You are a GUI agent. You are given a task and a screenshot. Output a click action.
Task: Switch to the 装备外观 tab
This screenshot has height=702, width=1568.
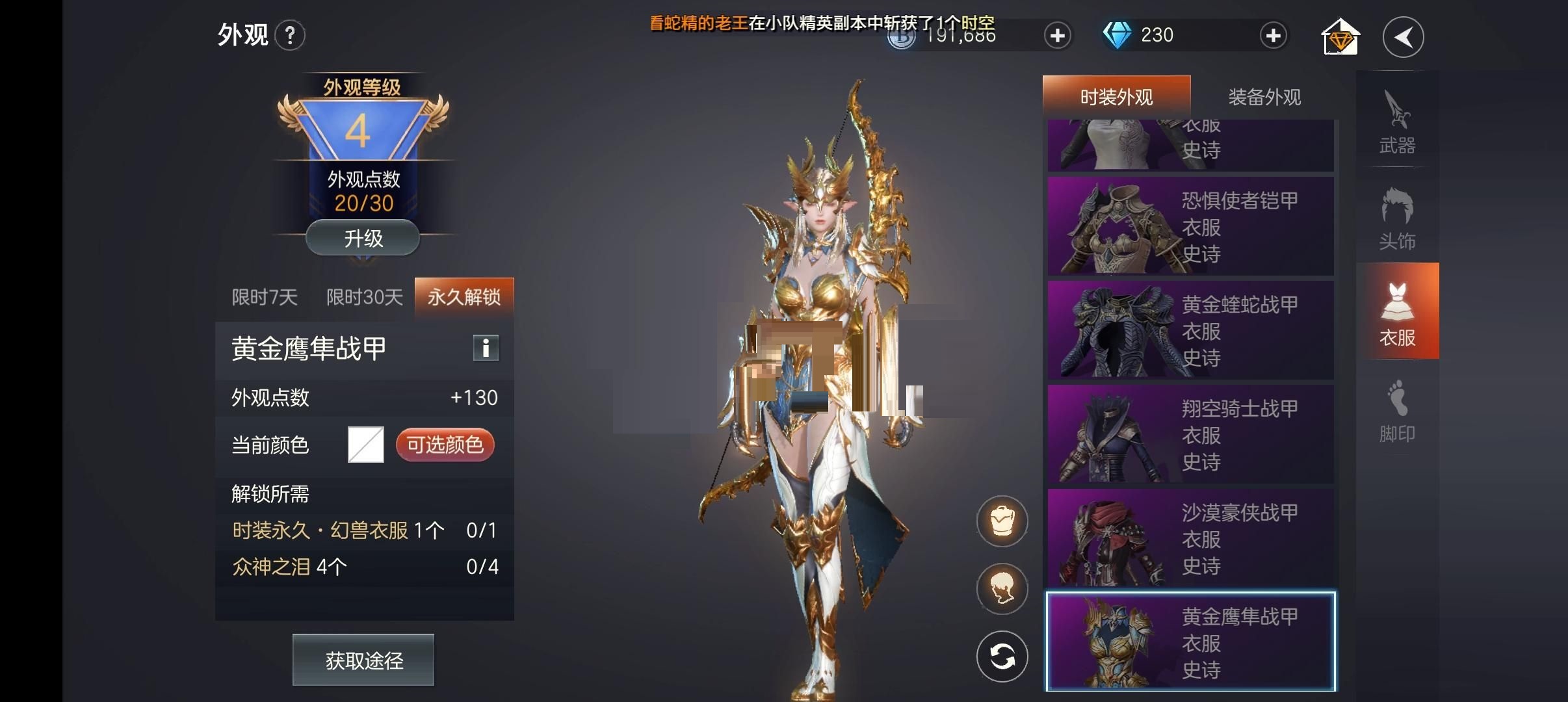[1263, 96]
